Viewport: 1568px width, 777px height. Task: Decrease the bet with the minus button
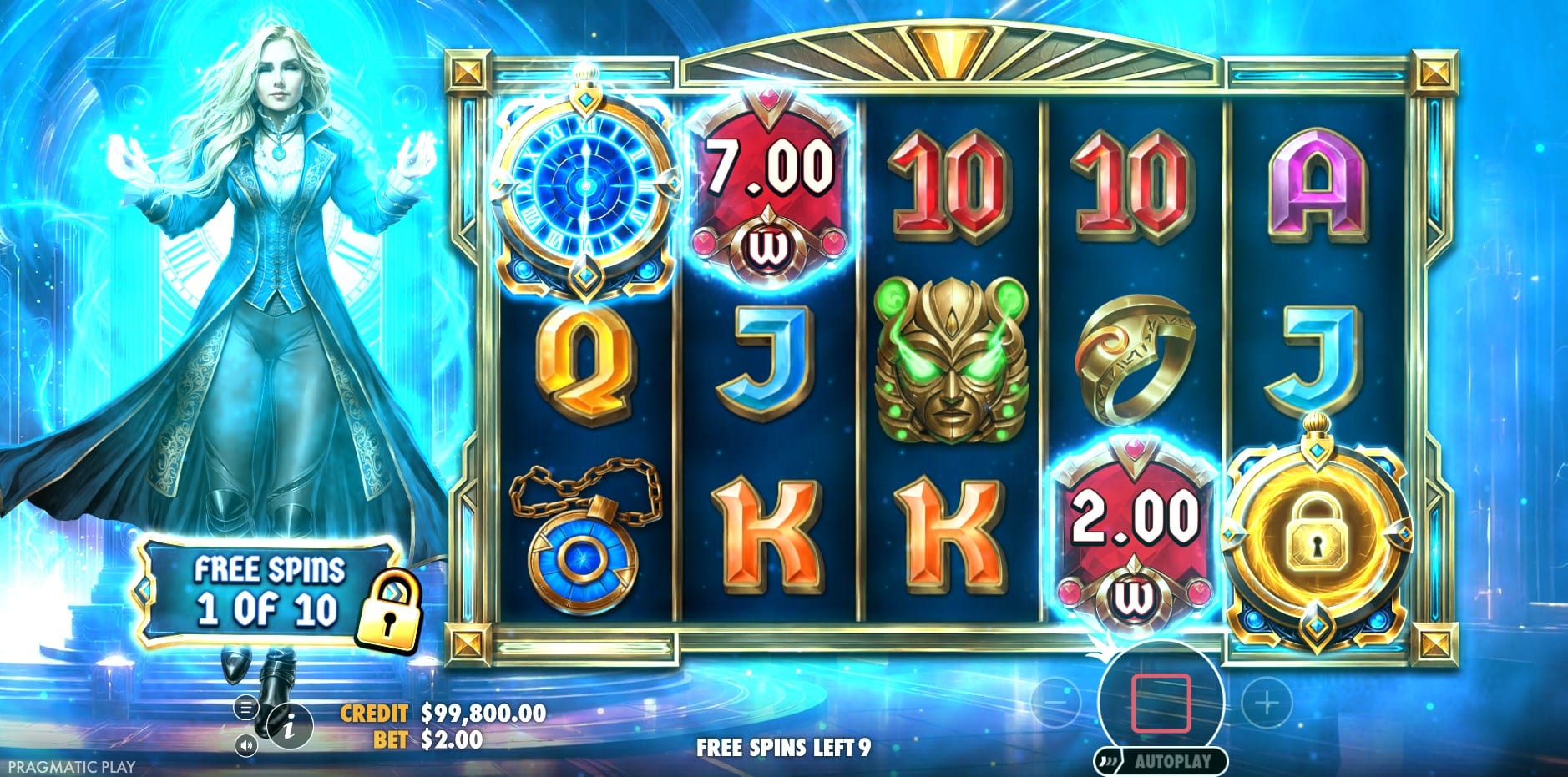coord(1055,703)
